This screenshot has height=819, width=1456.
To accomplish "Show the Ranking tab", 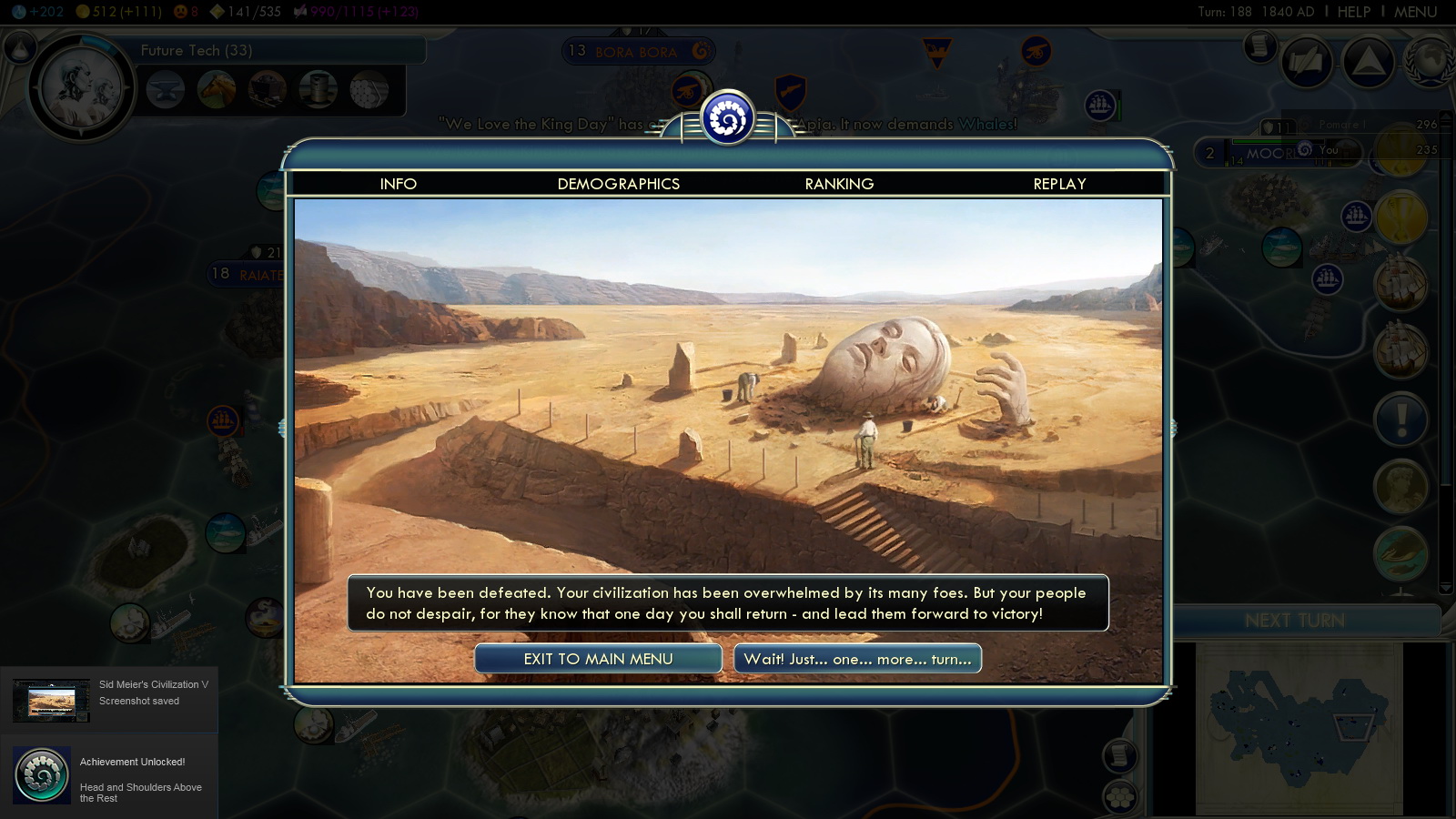I will click(x=839, y=184).
